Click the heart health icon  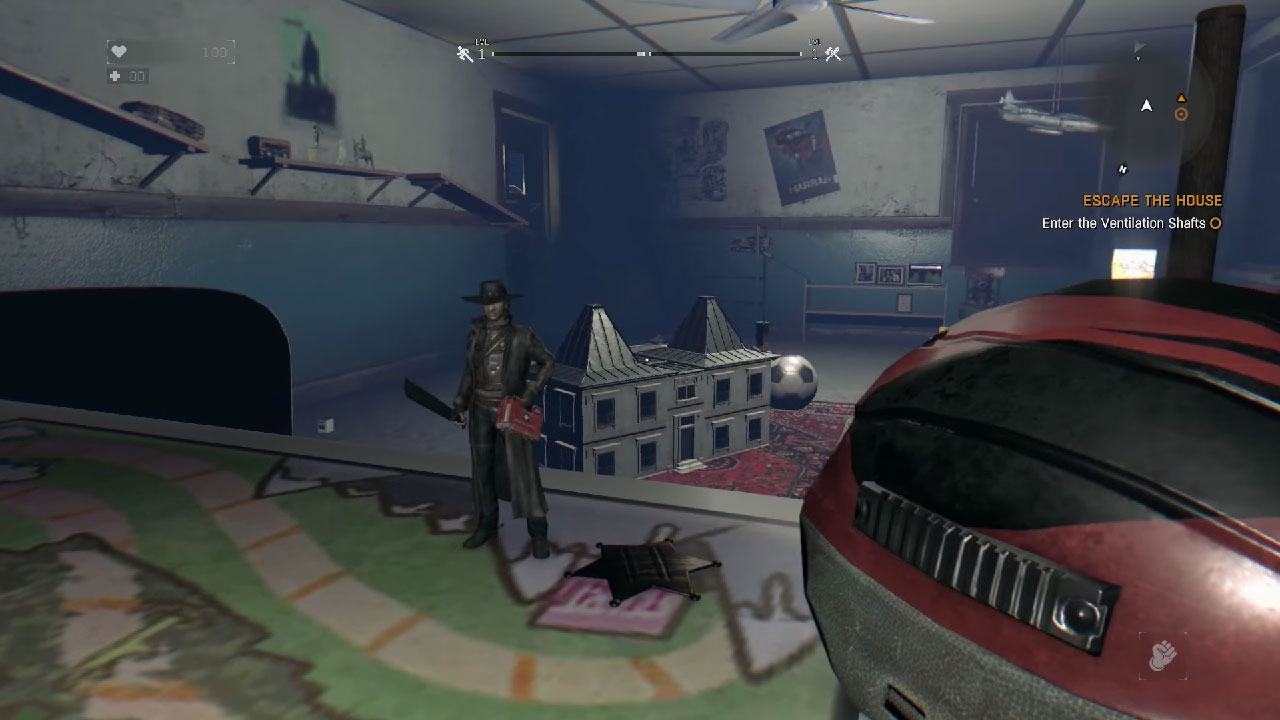point(119,50)
